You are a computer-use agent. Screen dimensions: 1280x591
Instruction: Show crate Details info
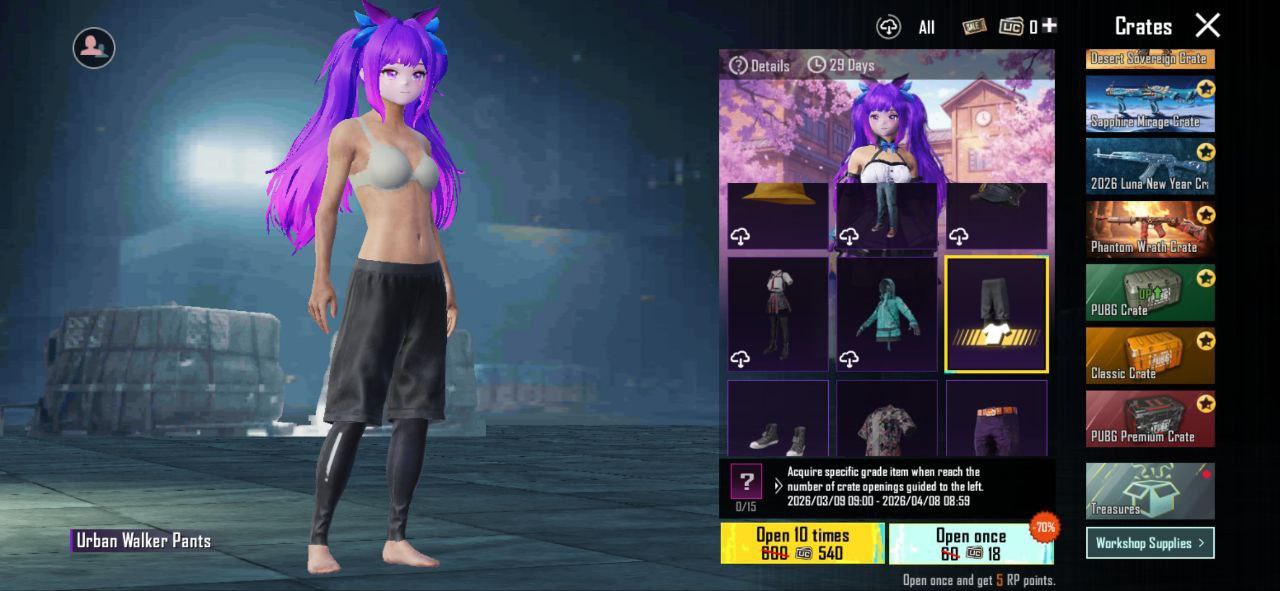760,66
